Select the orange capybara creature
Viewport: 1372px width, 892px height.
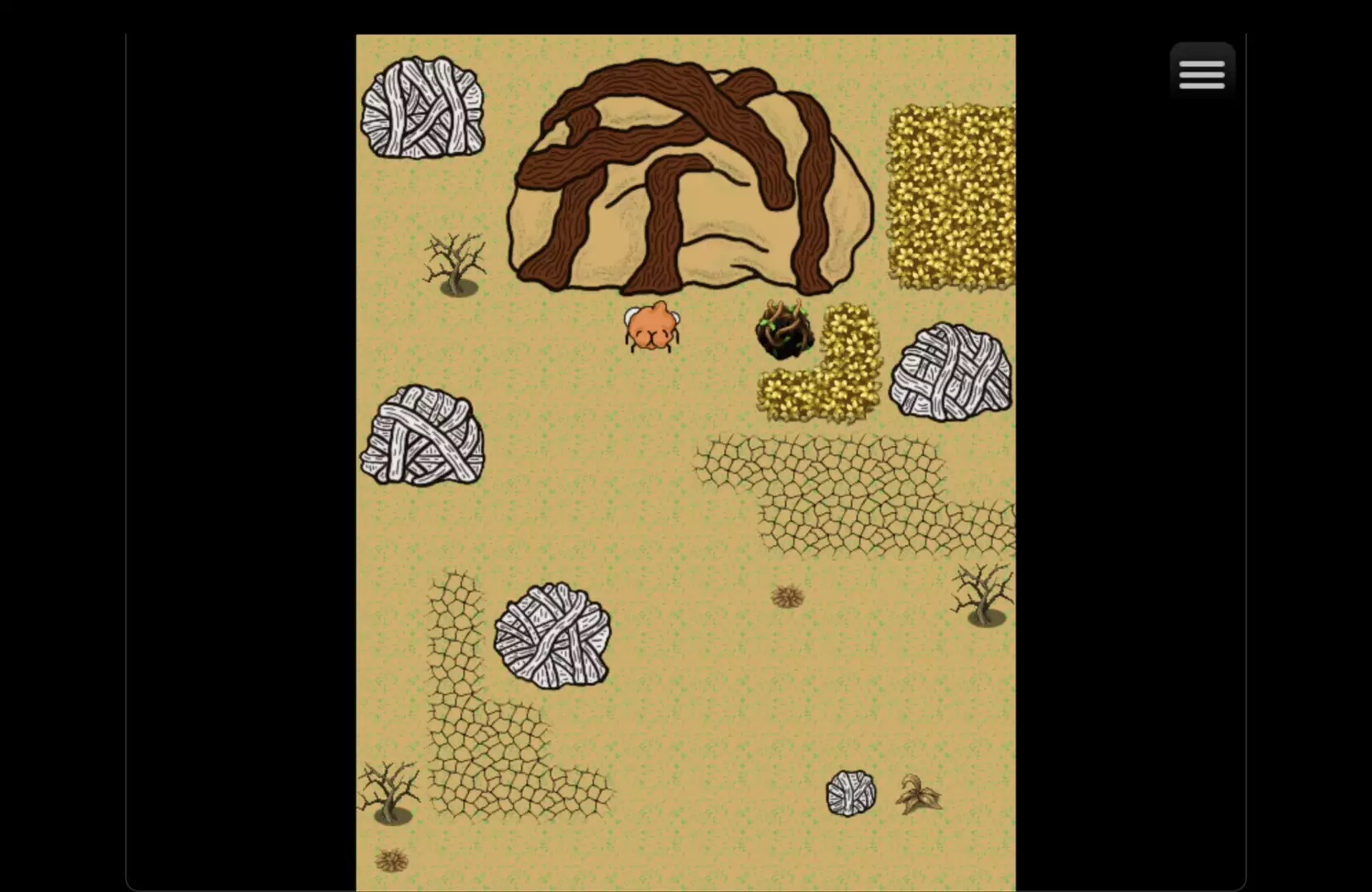click(652, 329)
